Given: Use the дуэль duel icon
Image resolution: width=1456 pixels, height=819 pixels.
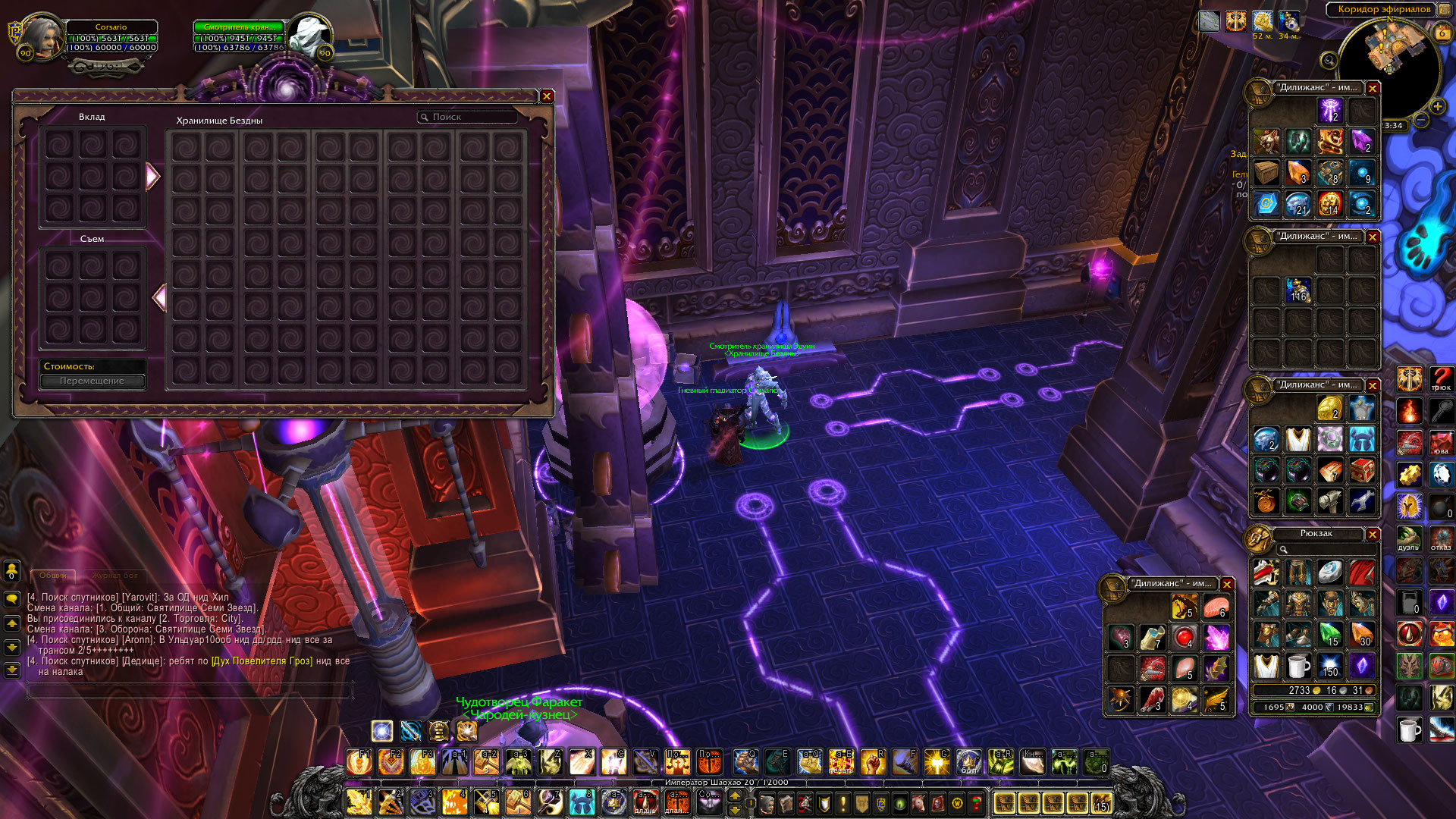Looking at the screenshot, I should [1409, 539].
